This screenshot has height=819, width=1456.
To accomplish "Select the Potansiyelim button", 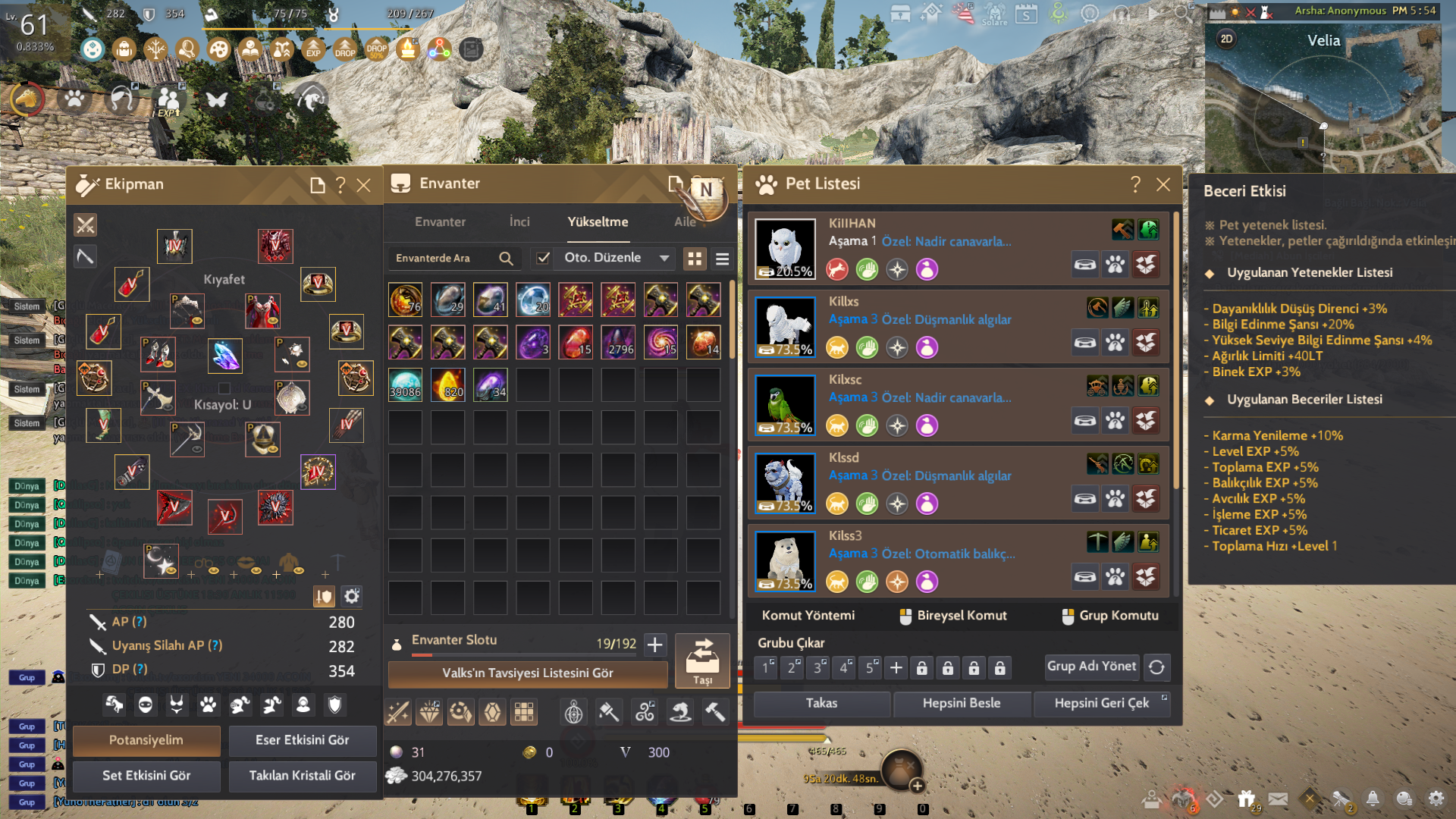I will (146, 740).
